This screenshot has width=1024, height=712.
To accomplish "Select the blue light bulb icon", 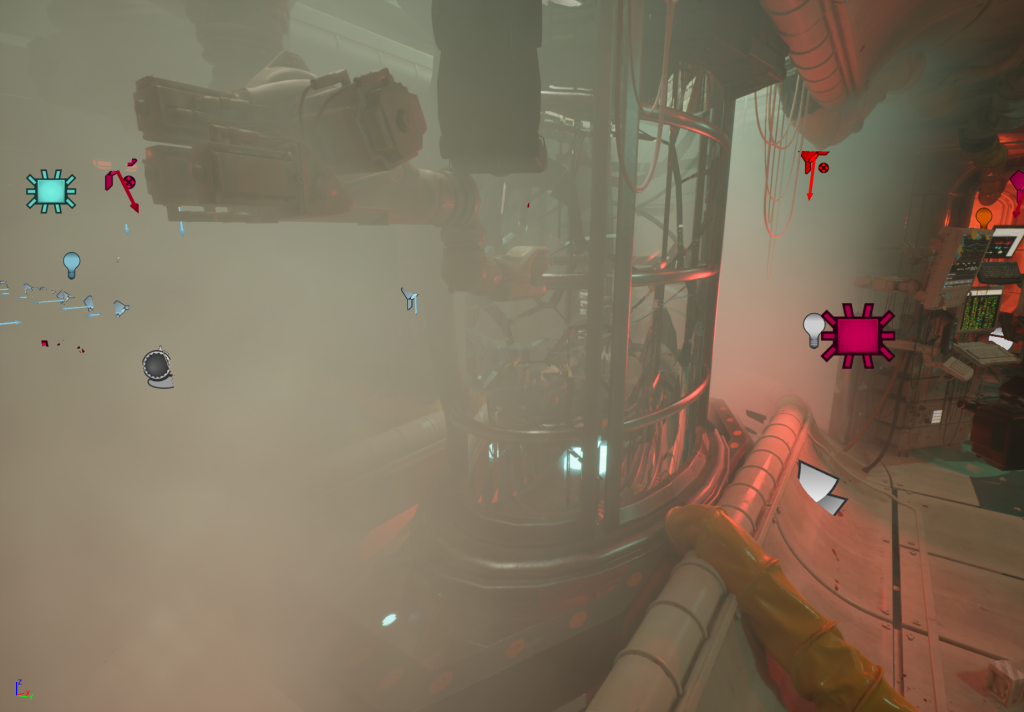I will [71, 264].
